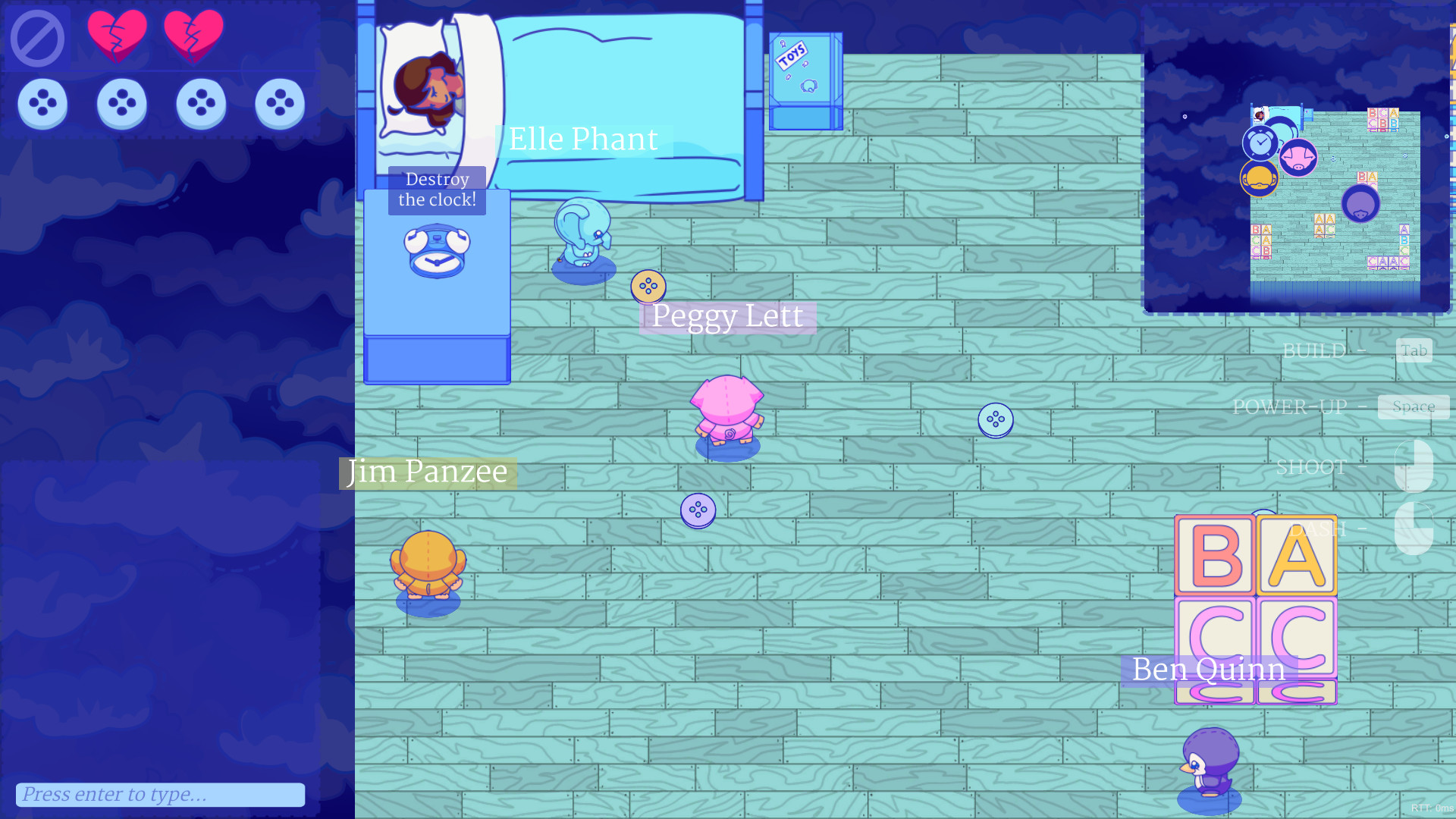
Task: Click the alarm clock objective icon
Action: [x=438, y=252]
